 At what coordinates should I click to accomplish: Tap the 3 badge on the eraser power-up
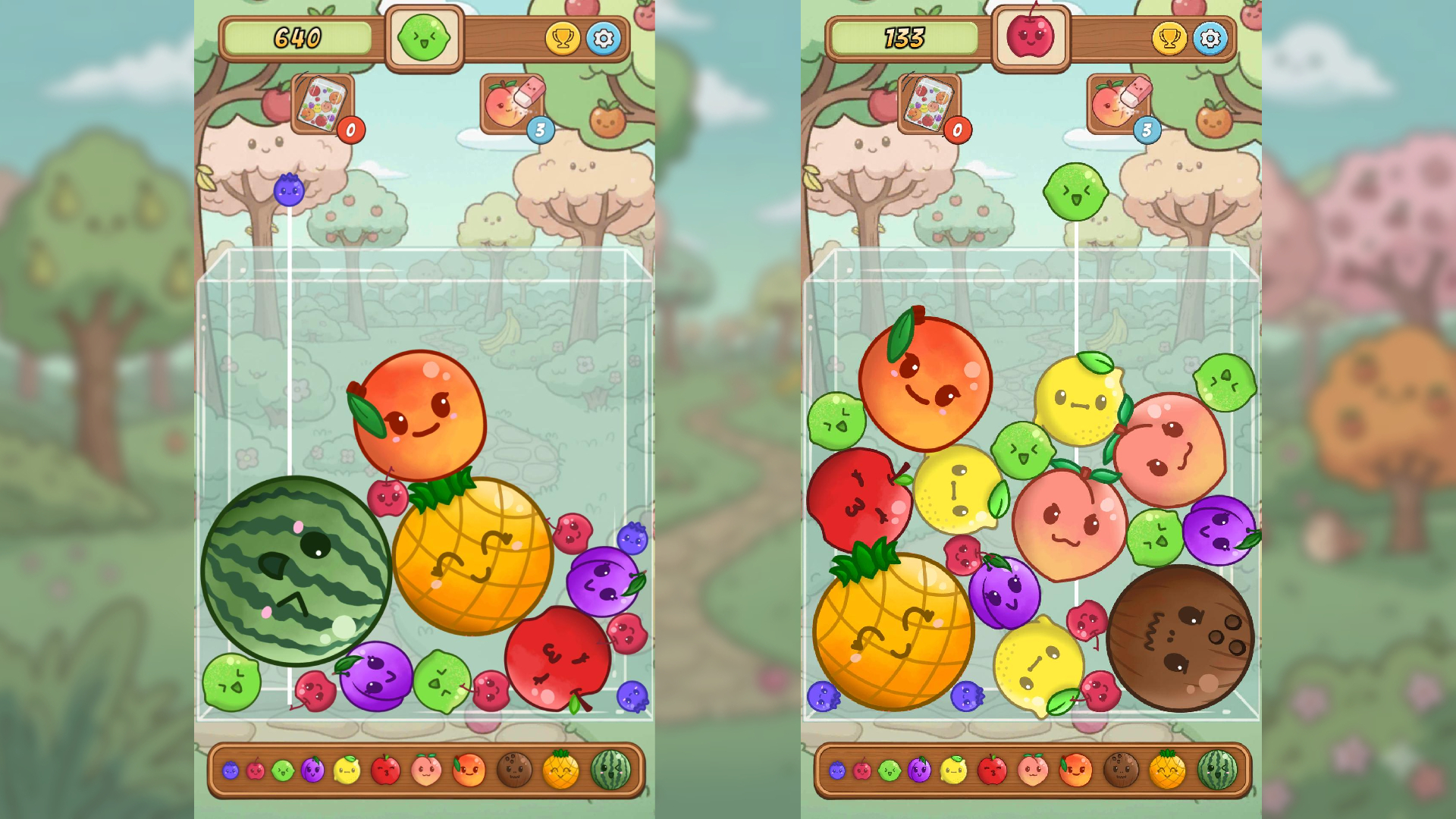pyautogui.click(x=540, y=129)
